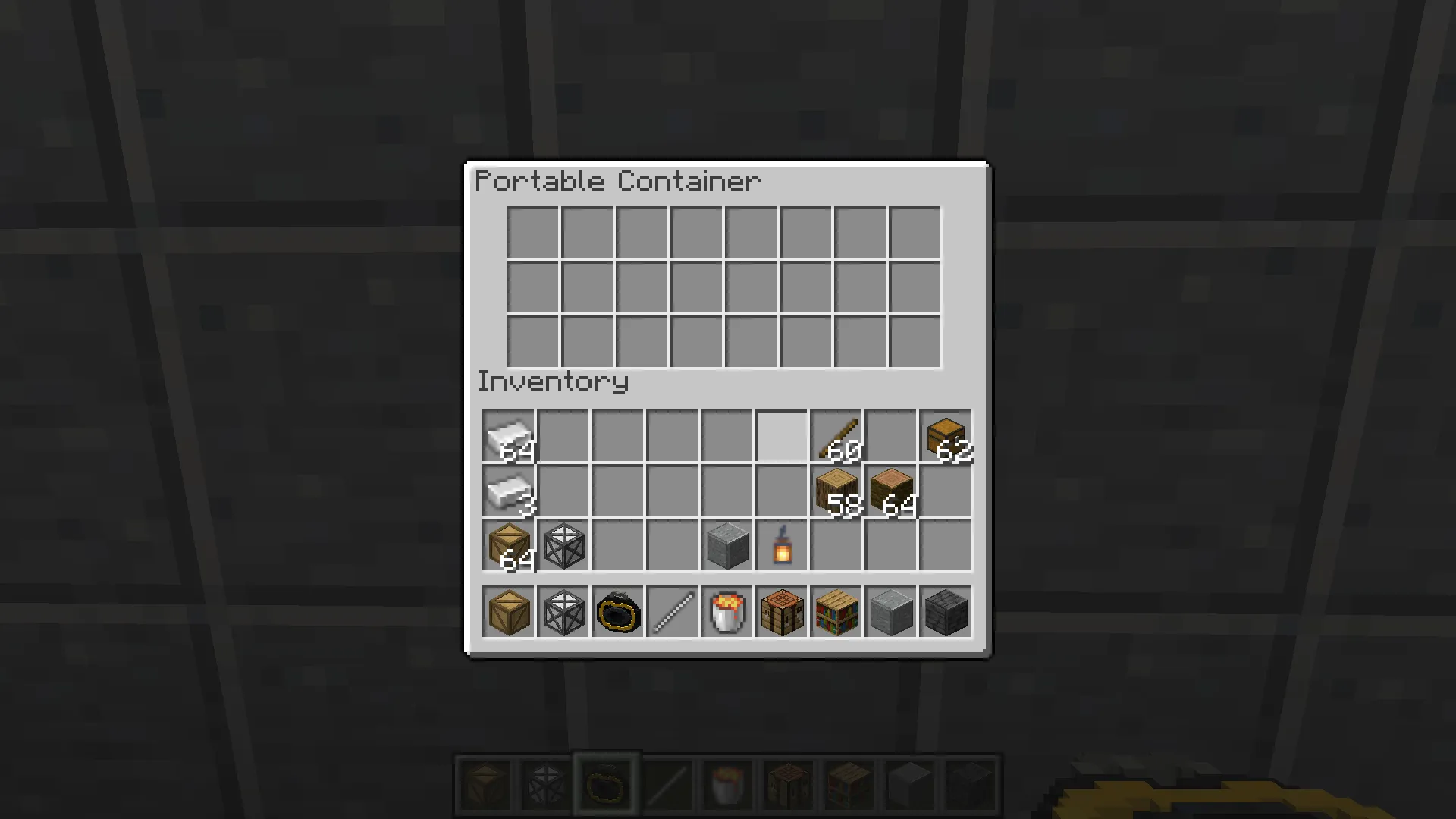Select the crafting table item
1456x819 pixels.
coord(781,612)
